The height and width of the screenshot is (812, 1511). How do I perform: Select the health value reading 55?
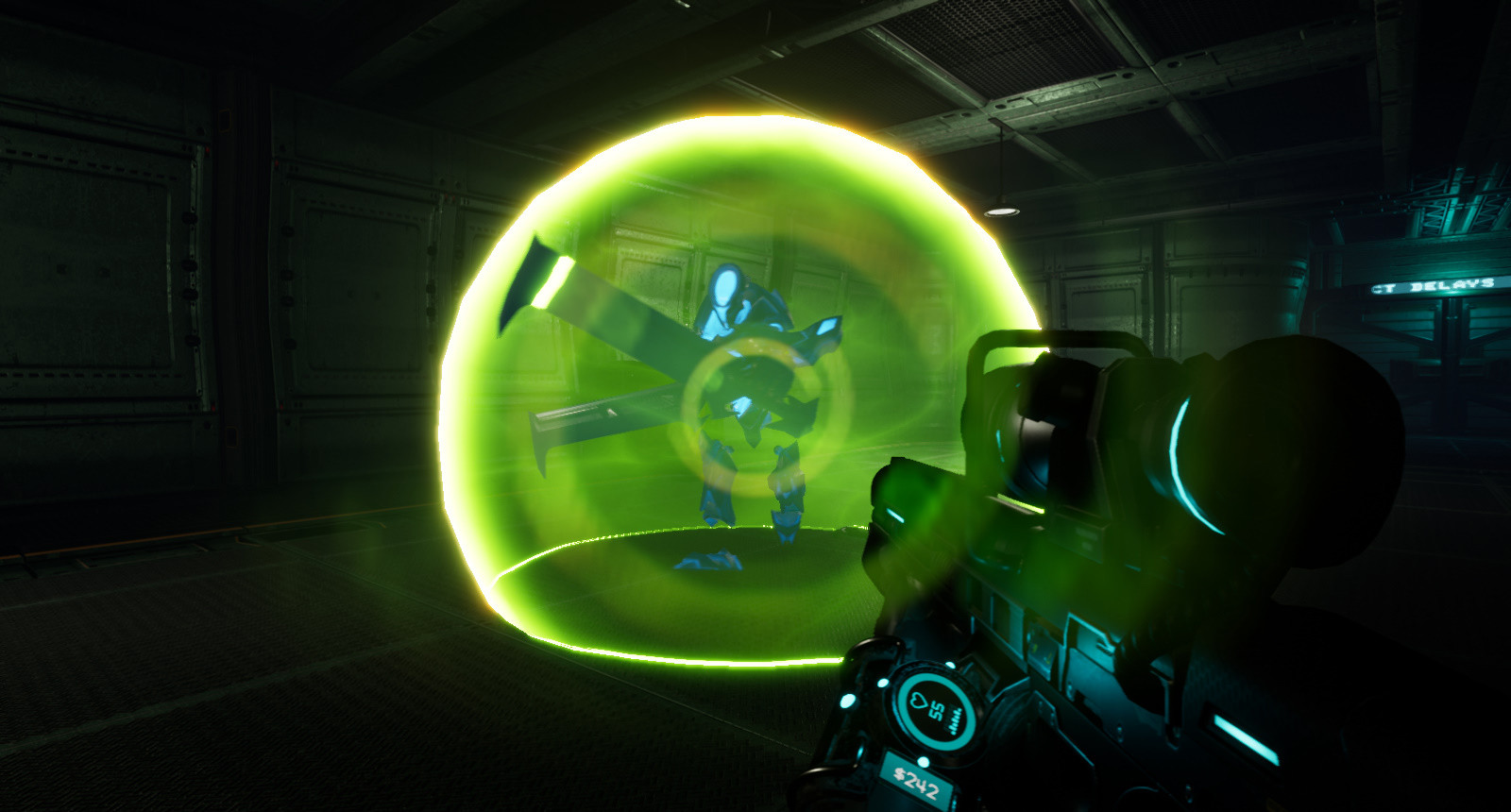[x=936, y=709]
